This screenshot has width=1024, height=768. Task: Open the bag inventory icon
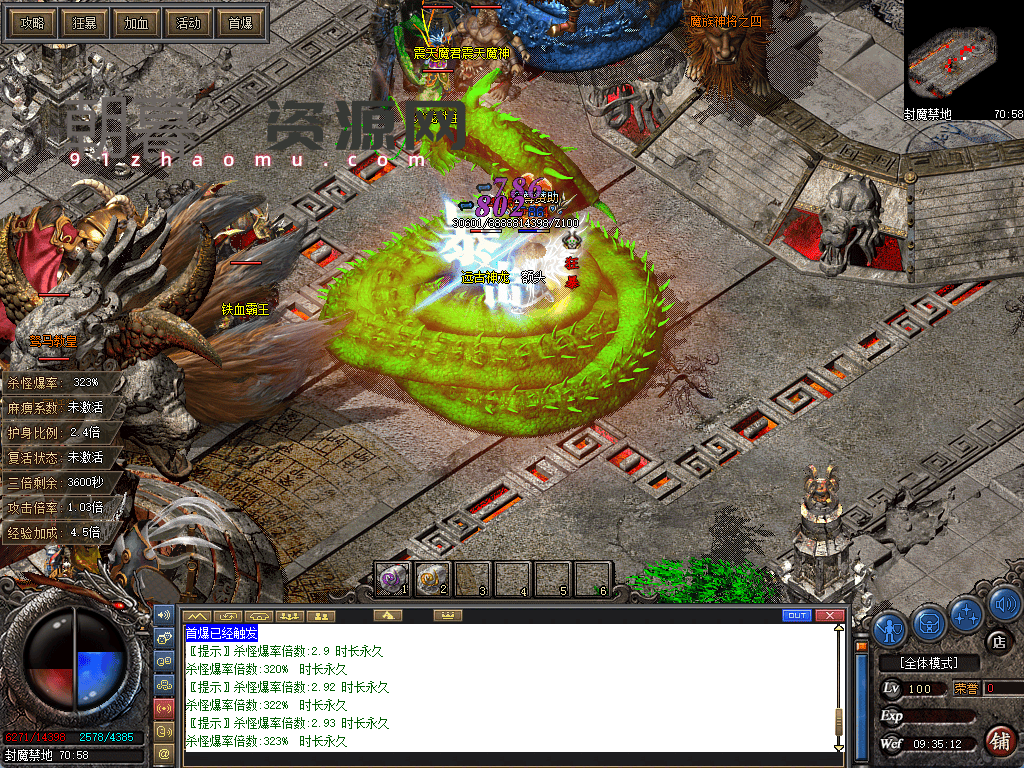930,625
